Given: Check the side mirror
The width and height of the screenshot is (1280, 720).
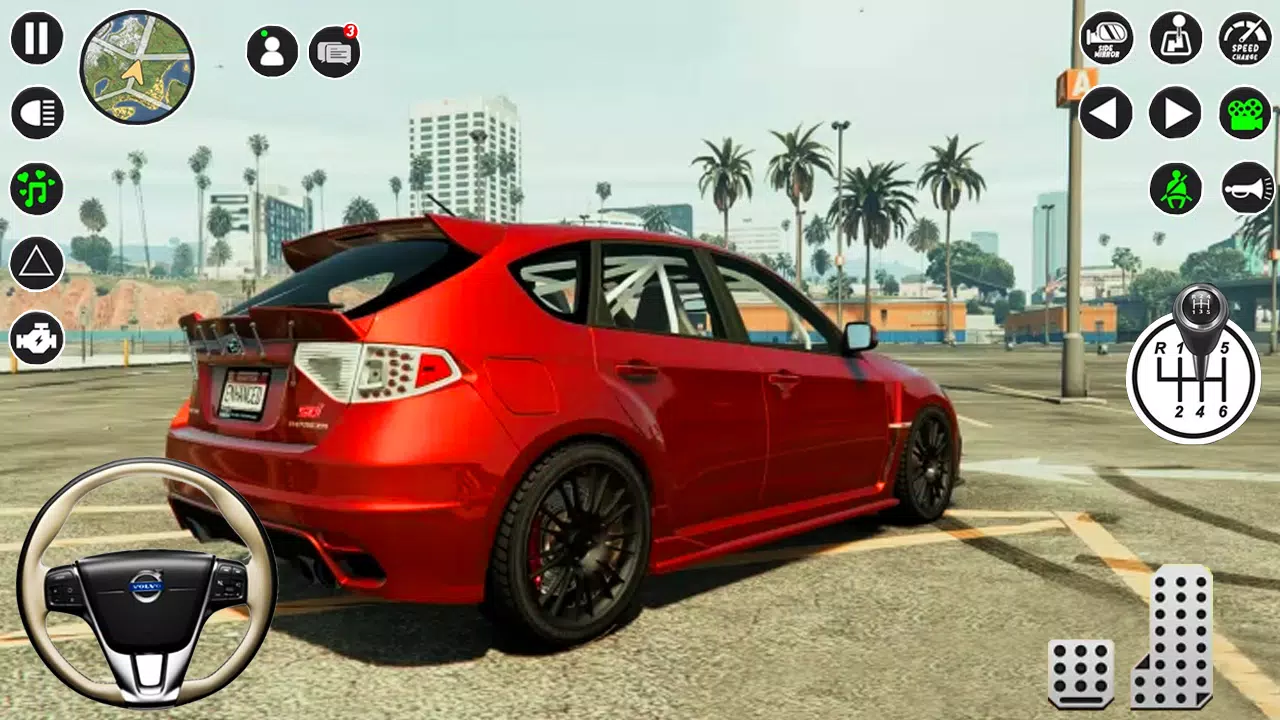Looking at the screenshot, I should pyautogui.click(x=1106, y=40).
